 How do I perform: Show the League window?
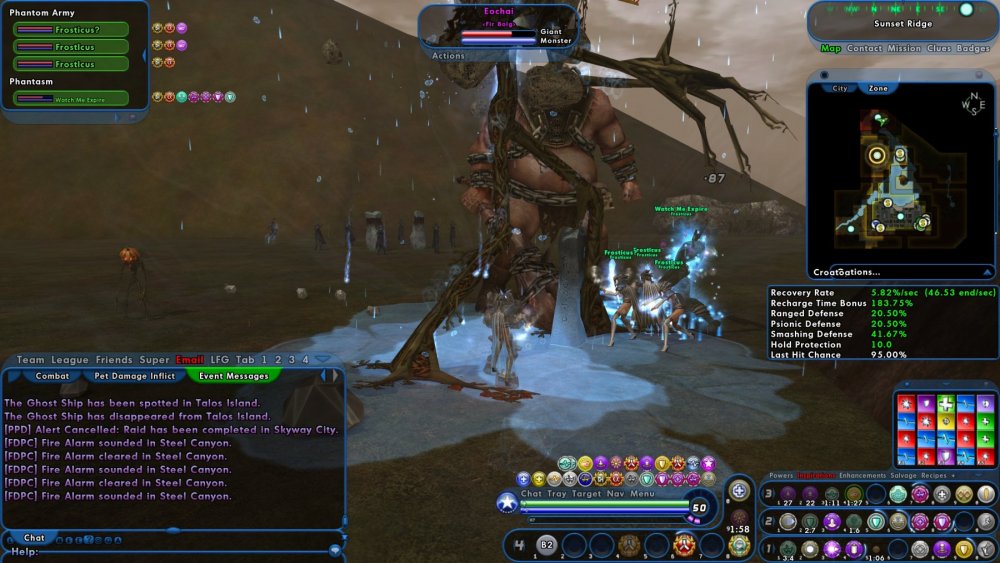click(x=70, y=360)
